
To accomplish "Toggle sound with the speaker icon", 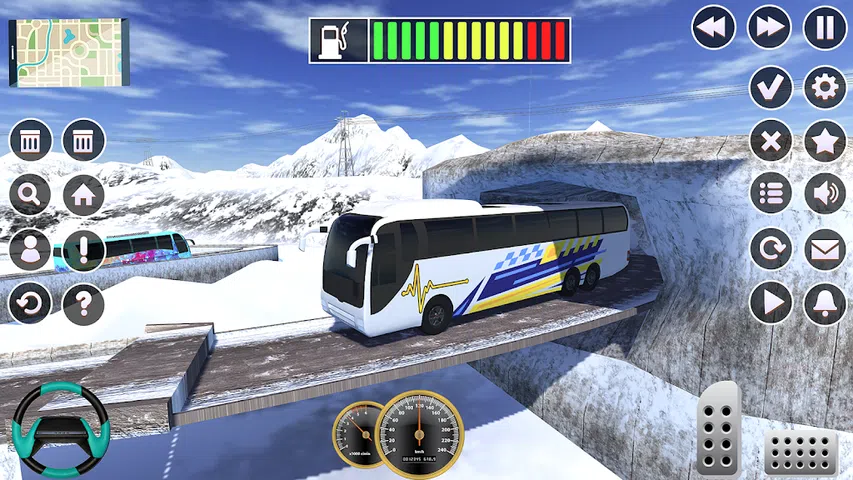I will click(x=825, y=194).
